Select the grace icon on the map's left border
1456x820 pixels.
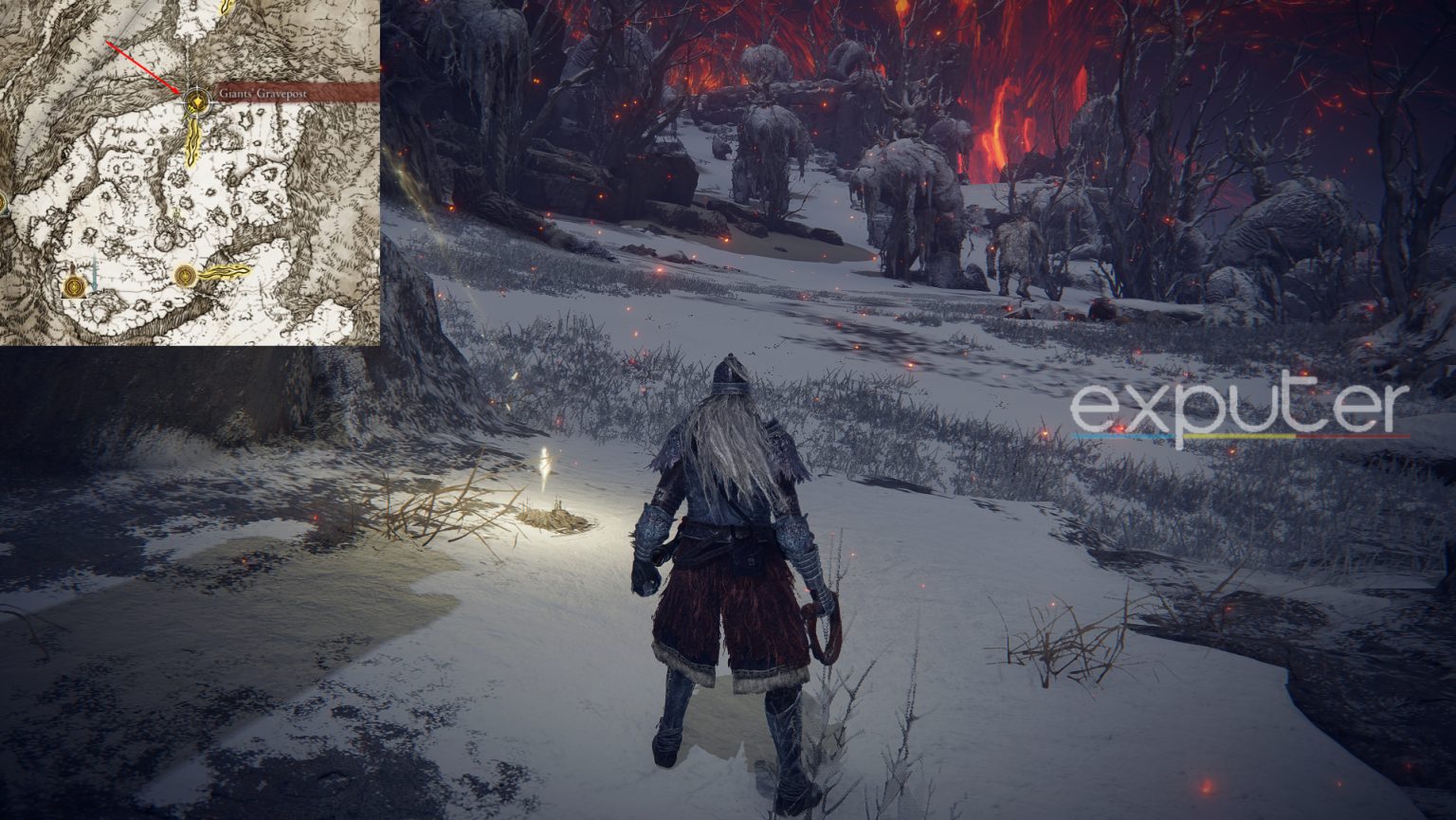point(2,202)
